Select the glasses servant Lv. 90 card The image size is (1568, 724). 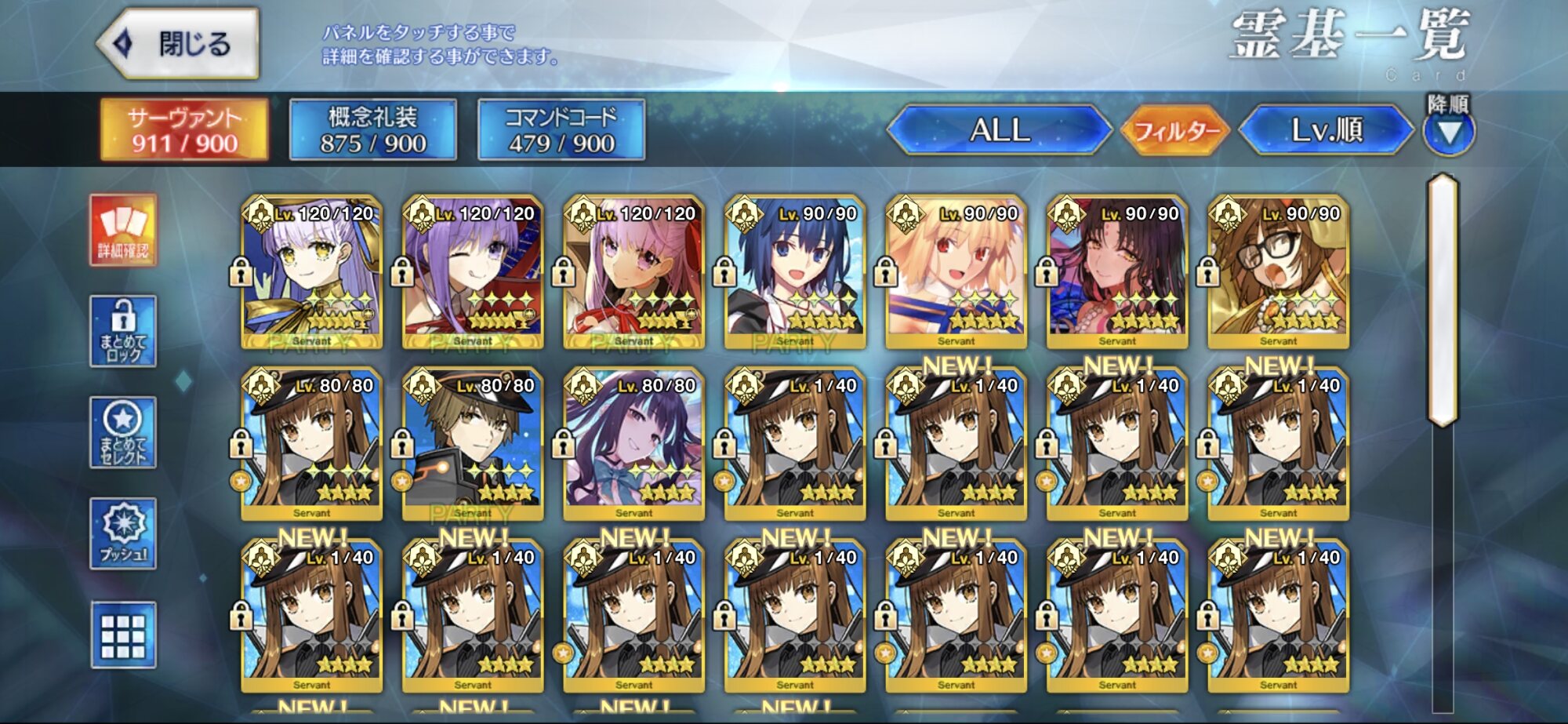1278,271
